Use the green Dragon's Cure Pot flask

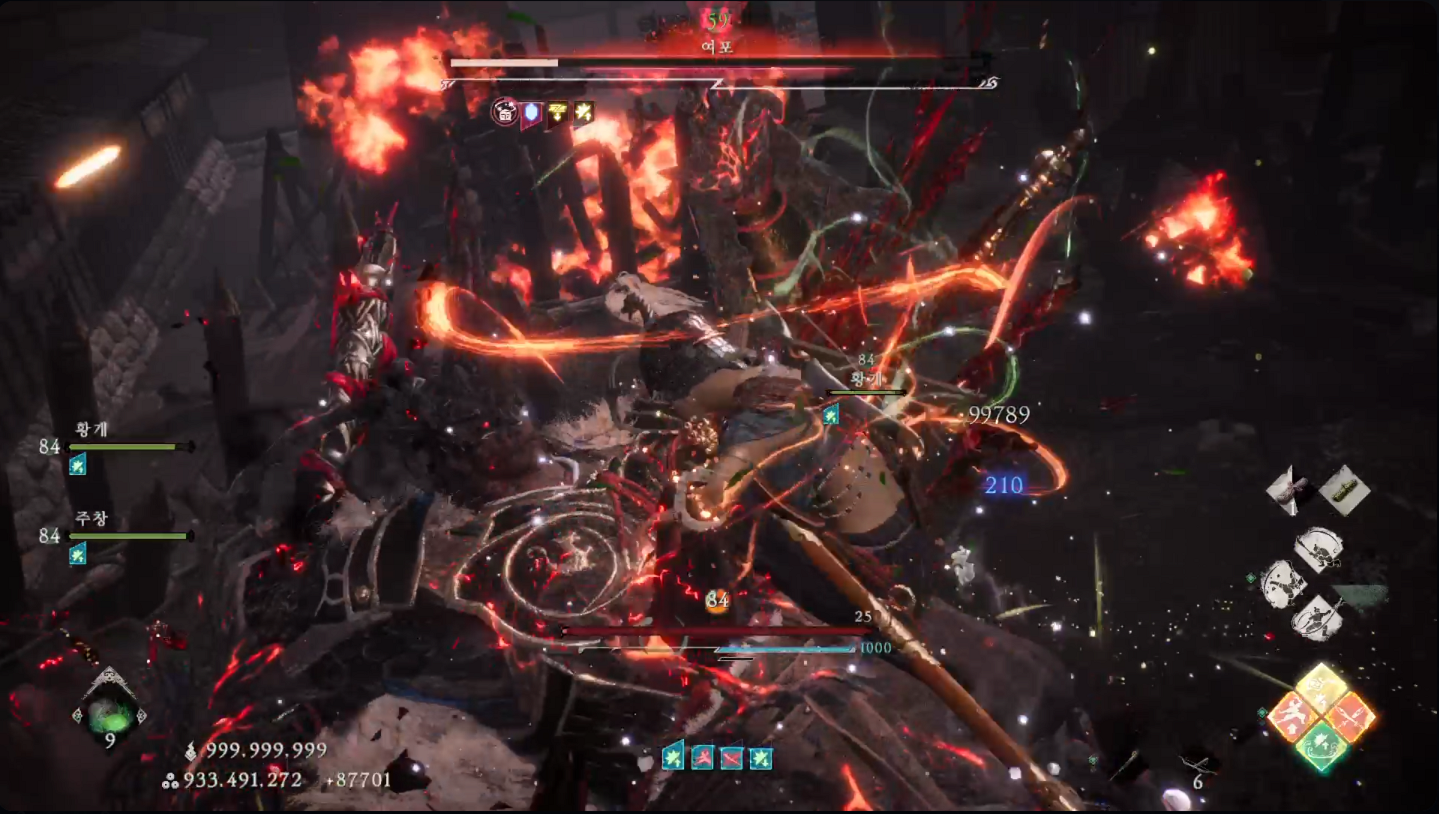109,712
